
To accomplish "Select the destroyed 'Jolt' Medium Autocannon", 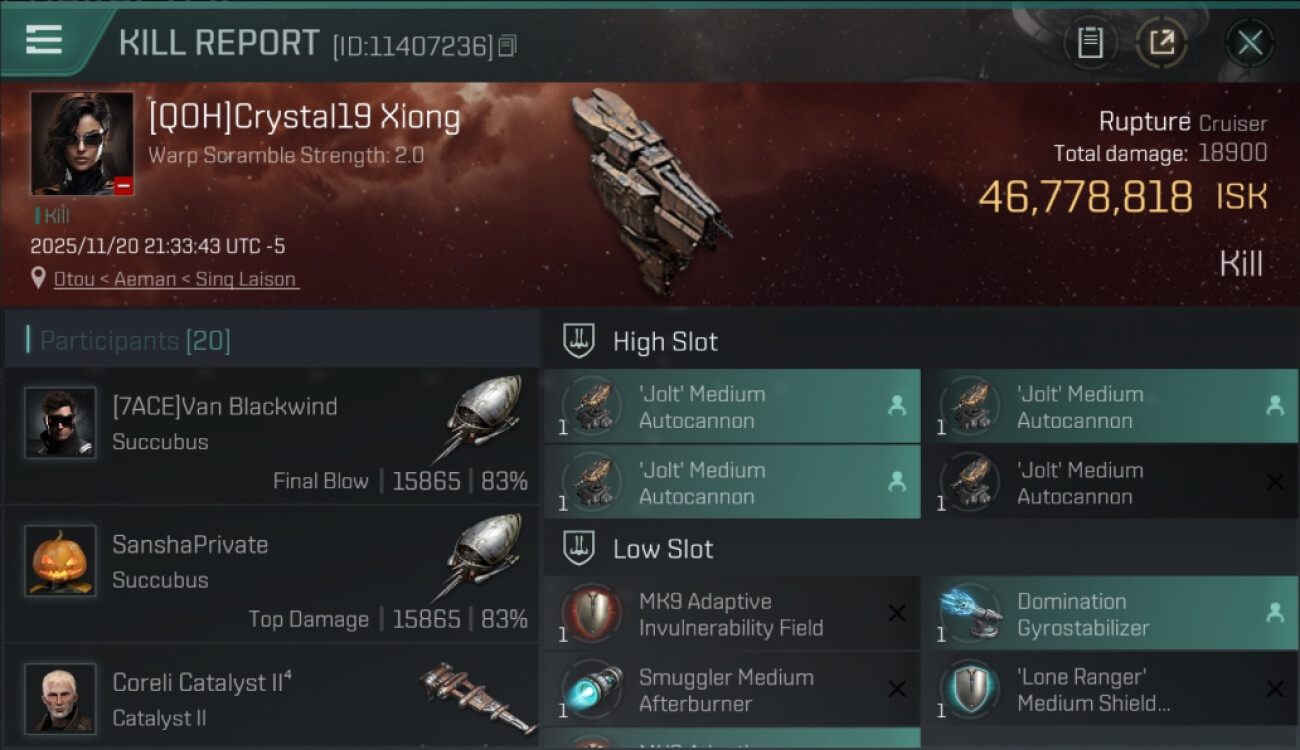I will point(1109,482).
